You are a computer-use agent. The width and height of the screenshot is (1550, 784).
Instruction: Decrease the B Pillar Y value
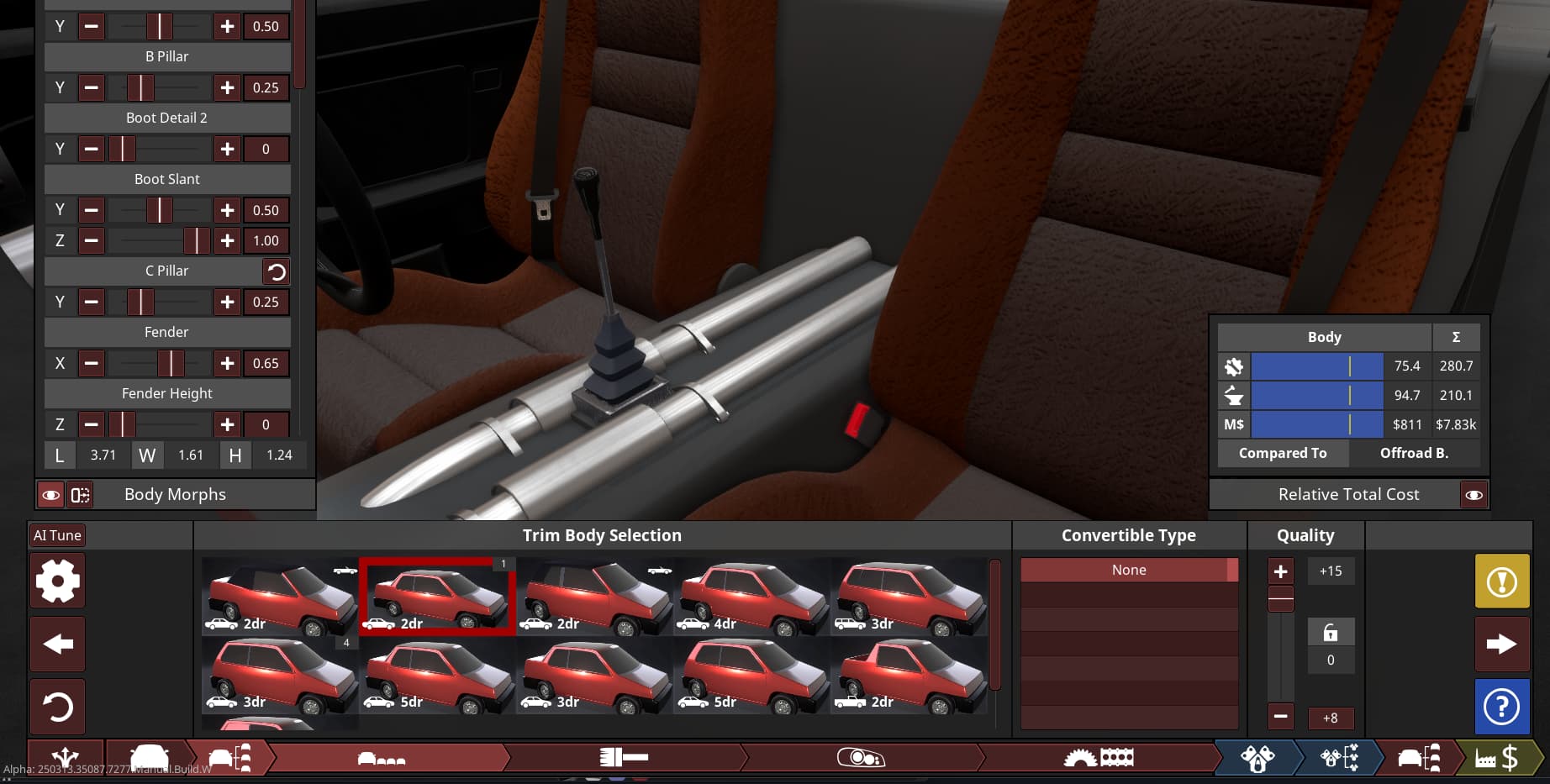click(x=92, y=87)
